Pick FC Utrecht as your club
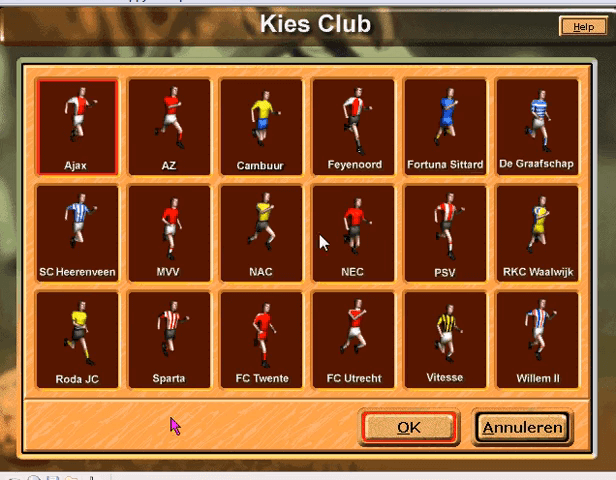616x480 pixels. pyautogui.click(x=353, y=339)
